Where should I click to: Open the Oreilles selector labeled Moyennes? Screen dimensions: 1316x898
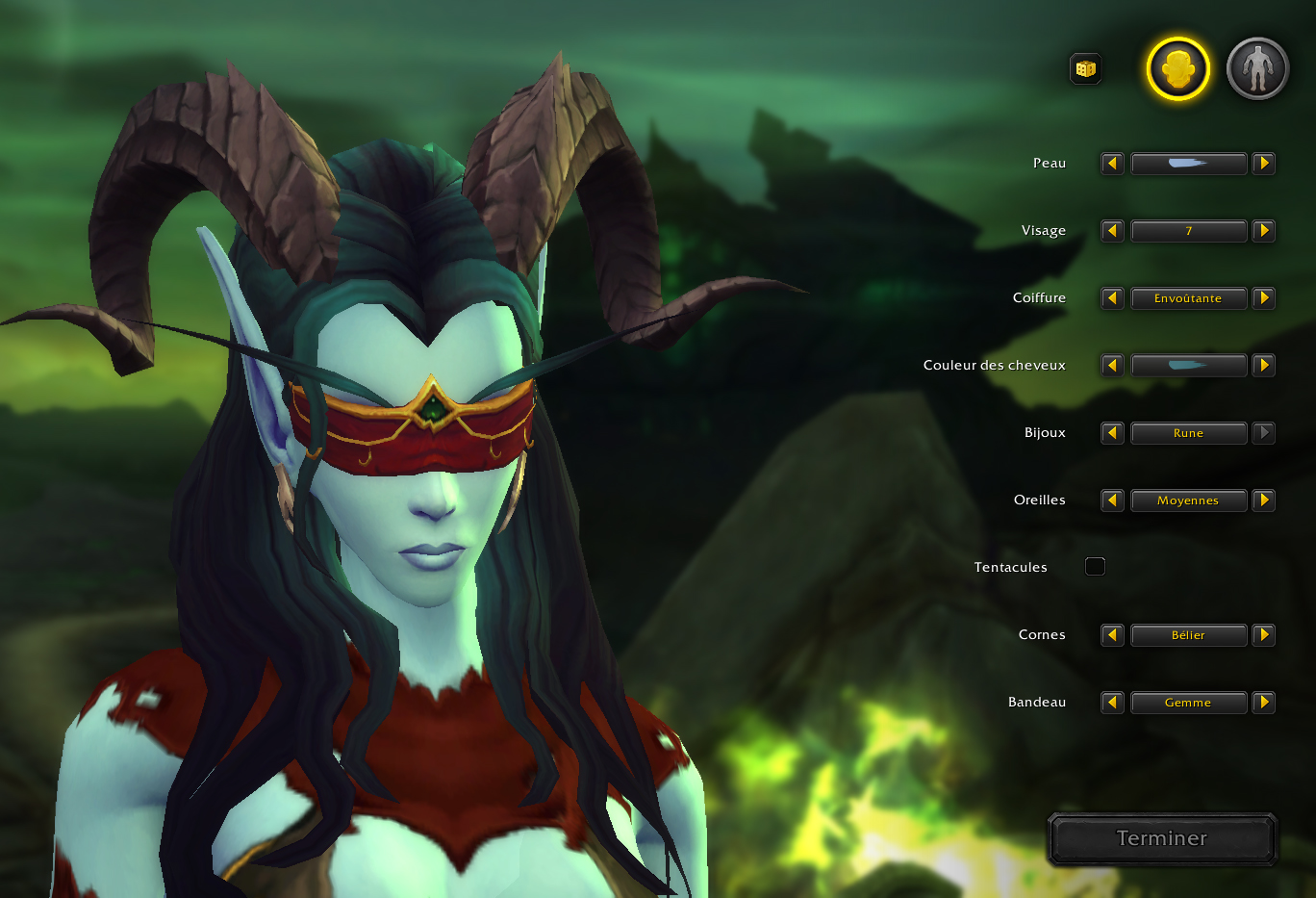[x=1189, y=500]
